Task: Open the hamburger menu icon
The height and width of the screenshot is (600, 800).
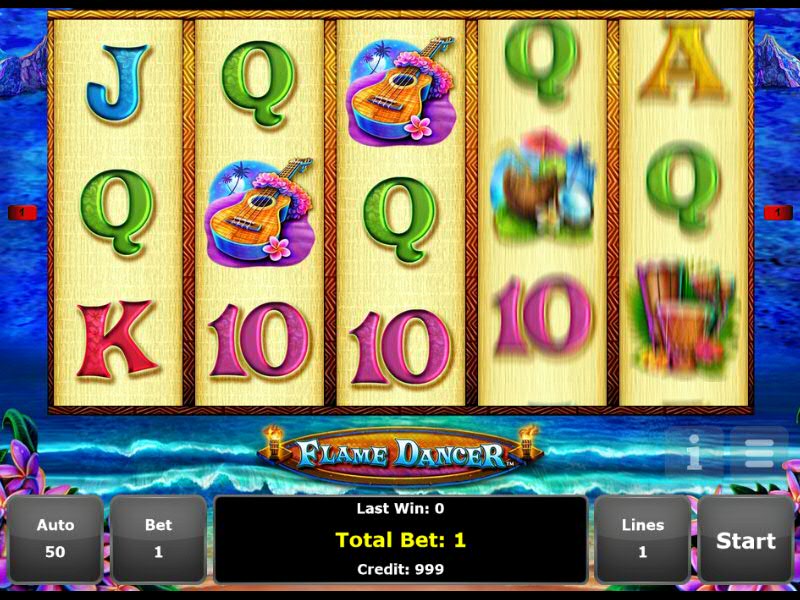Action: pyautogui.click(x=757, y=453)
